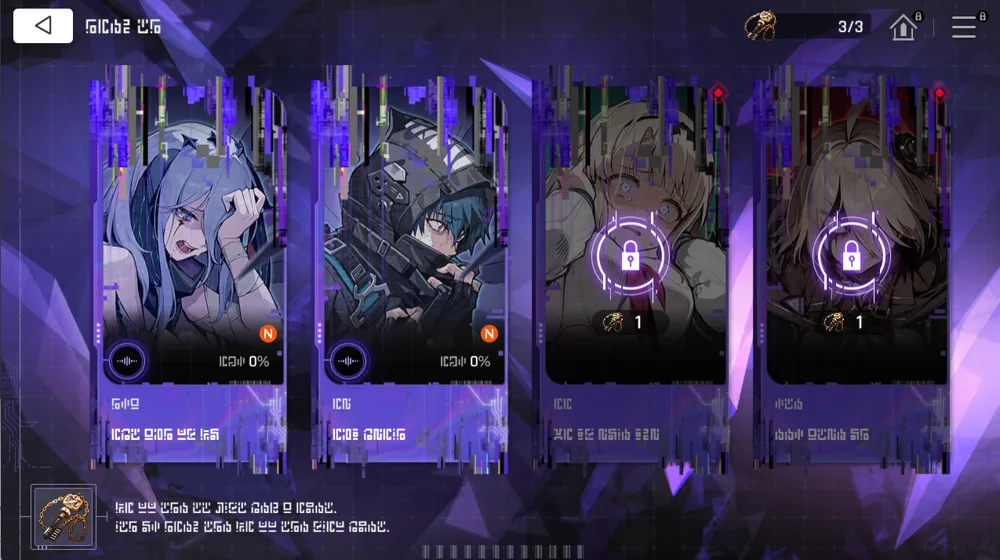
Task: Unlock the locked brown-haired character card
Action: 851,256
